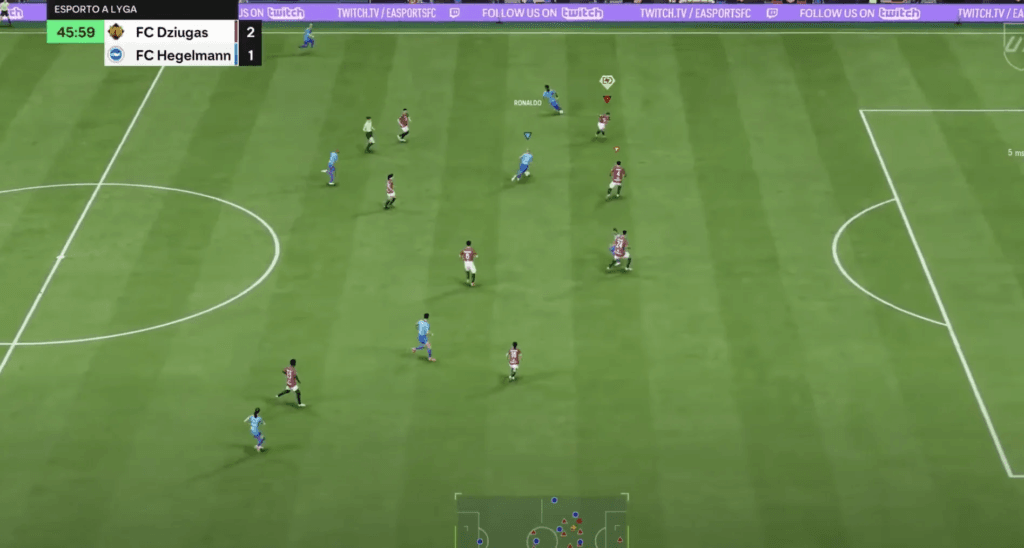
Task: Select the FC Dziugas team crest
Action: point(116,32)
